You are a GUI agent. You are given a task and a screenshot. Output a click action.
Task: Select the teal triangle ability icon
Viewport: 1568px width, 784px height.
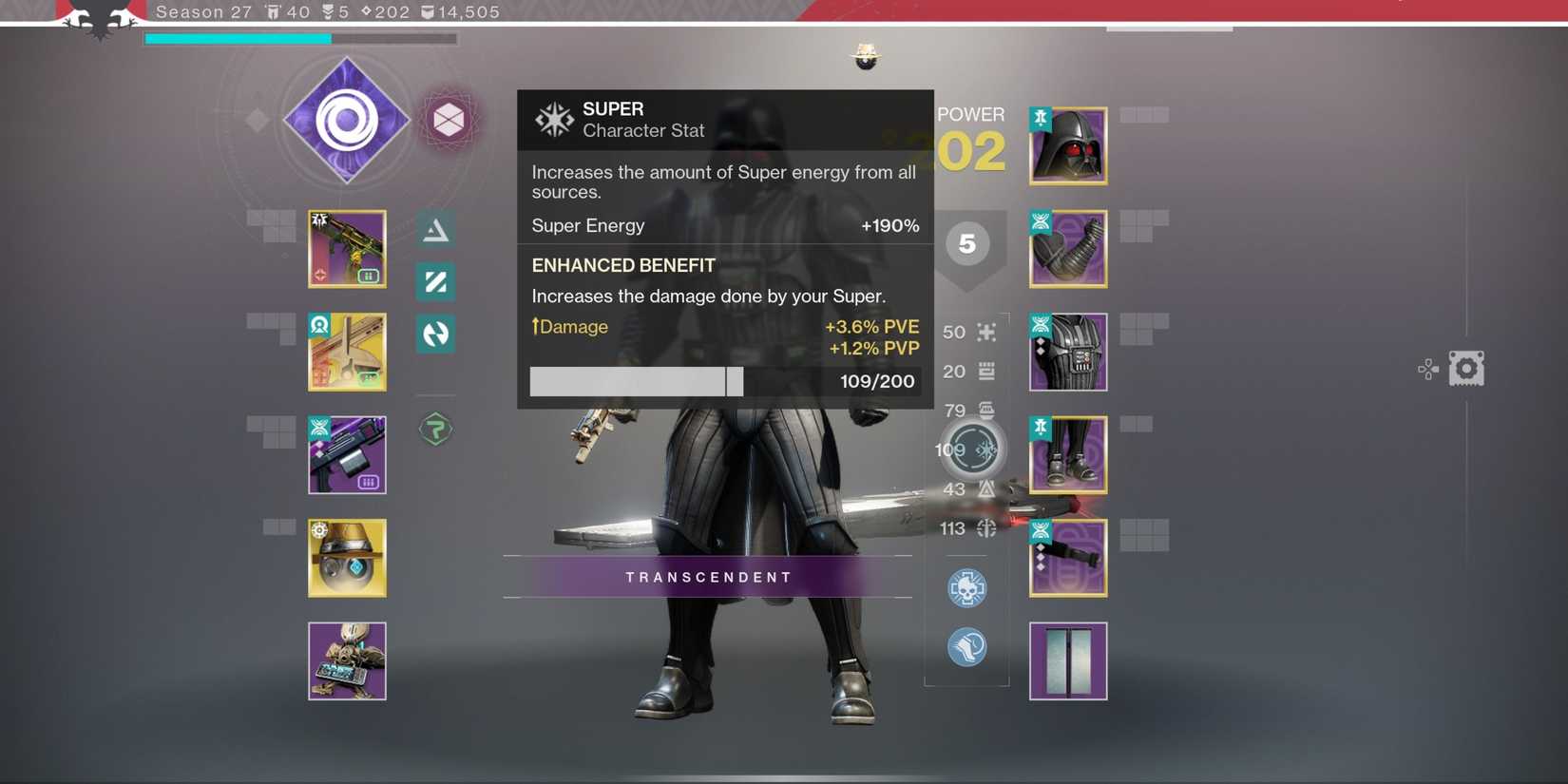[x=434, y=228]
